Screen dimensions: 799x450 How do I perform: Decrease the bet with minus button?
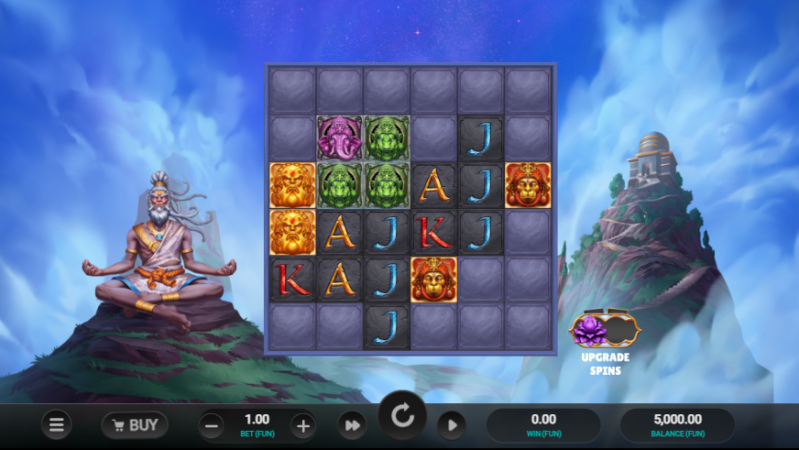point(212,425)
